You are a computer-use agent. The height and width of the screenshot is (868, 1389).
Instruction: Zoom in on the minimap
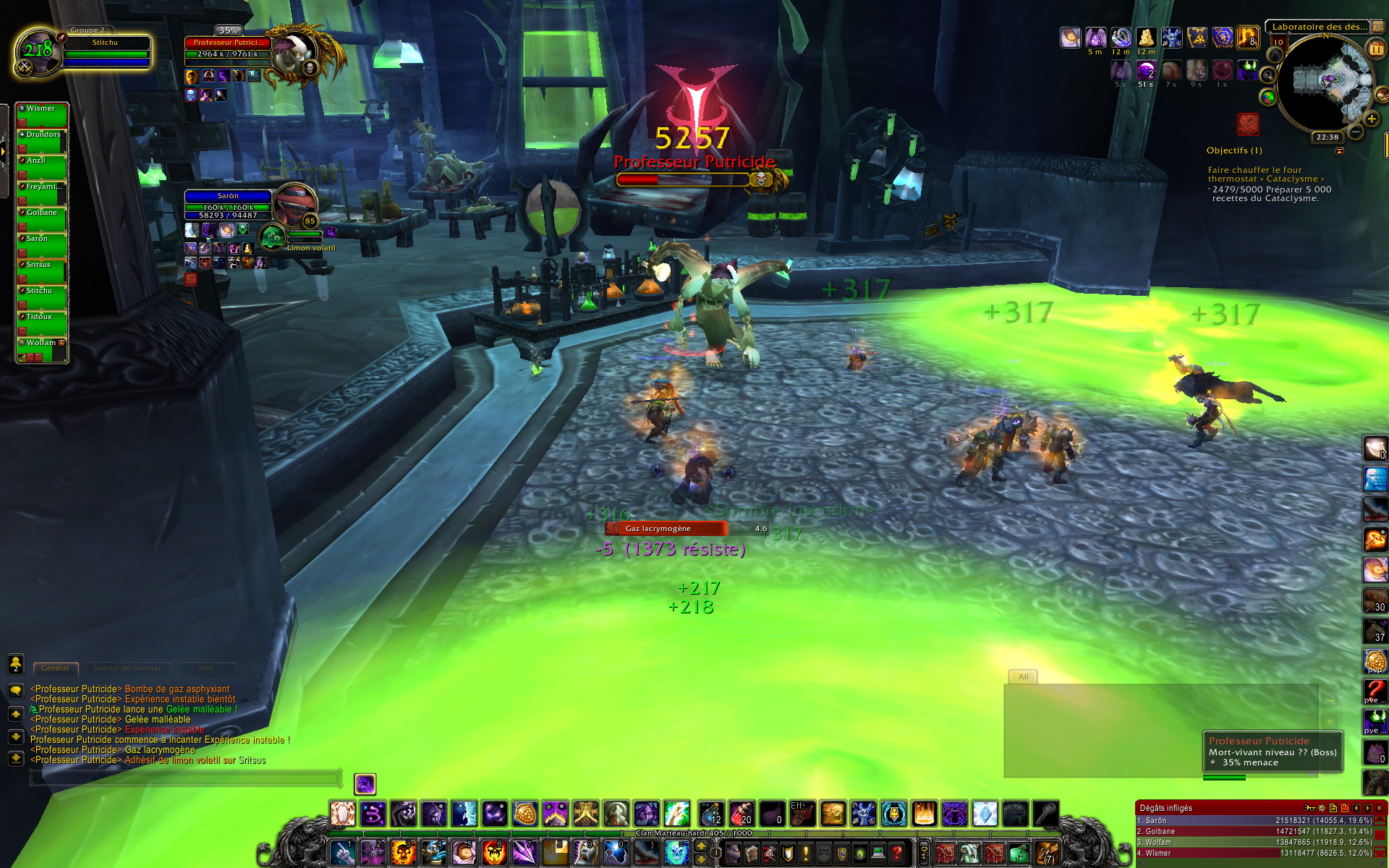pyautogui.click(x=1371, y=119)
